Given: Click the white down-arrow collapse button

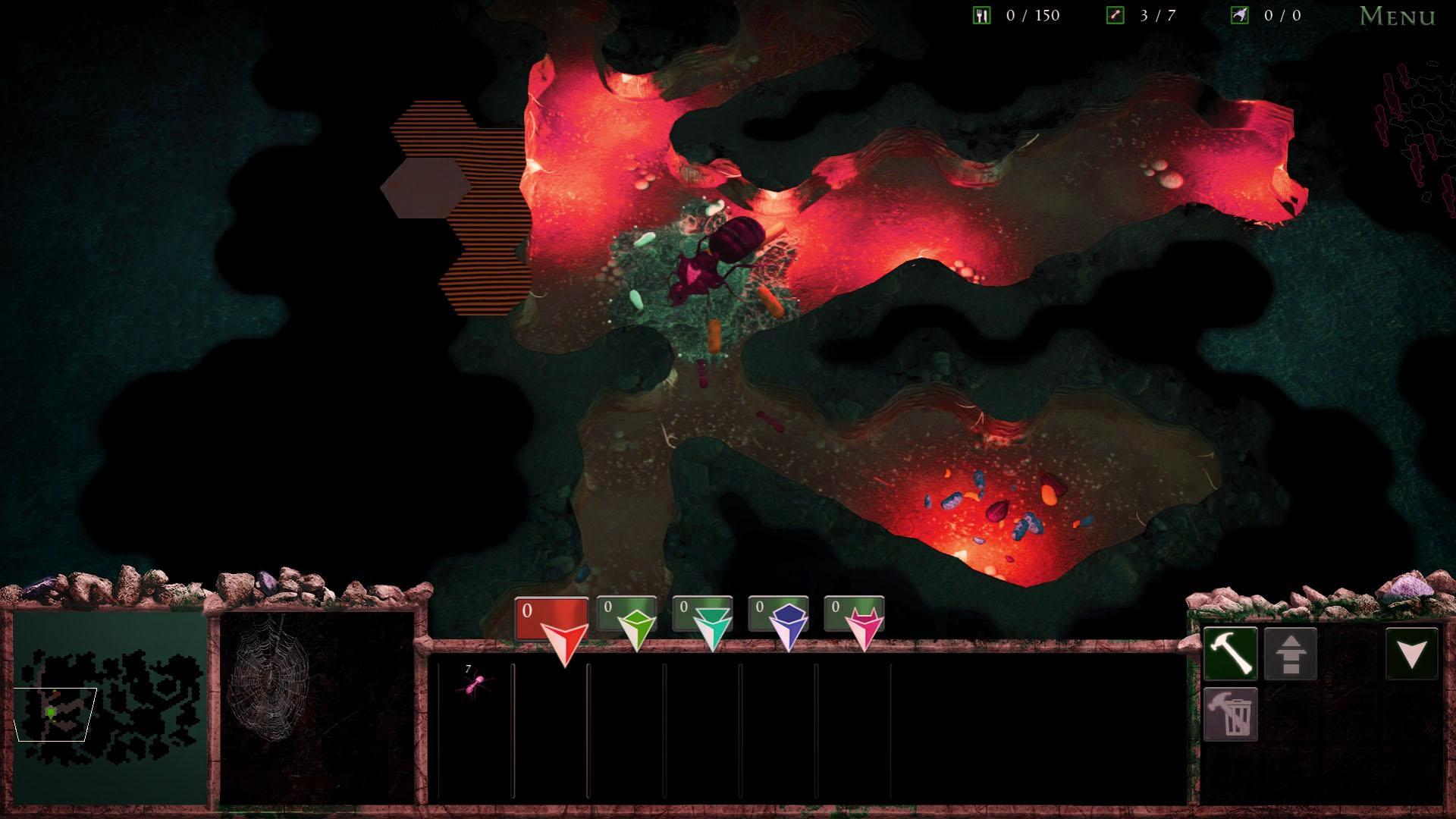Looking at the screenshot, I should click(x=1411, y=653).
